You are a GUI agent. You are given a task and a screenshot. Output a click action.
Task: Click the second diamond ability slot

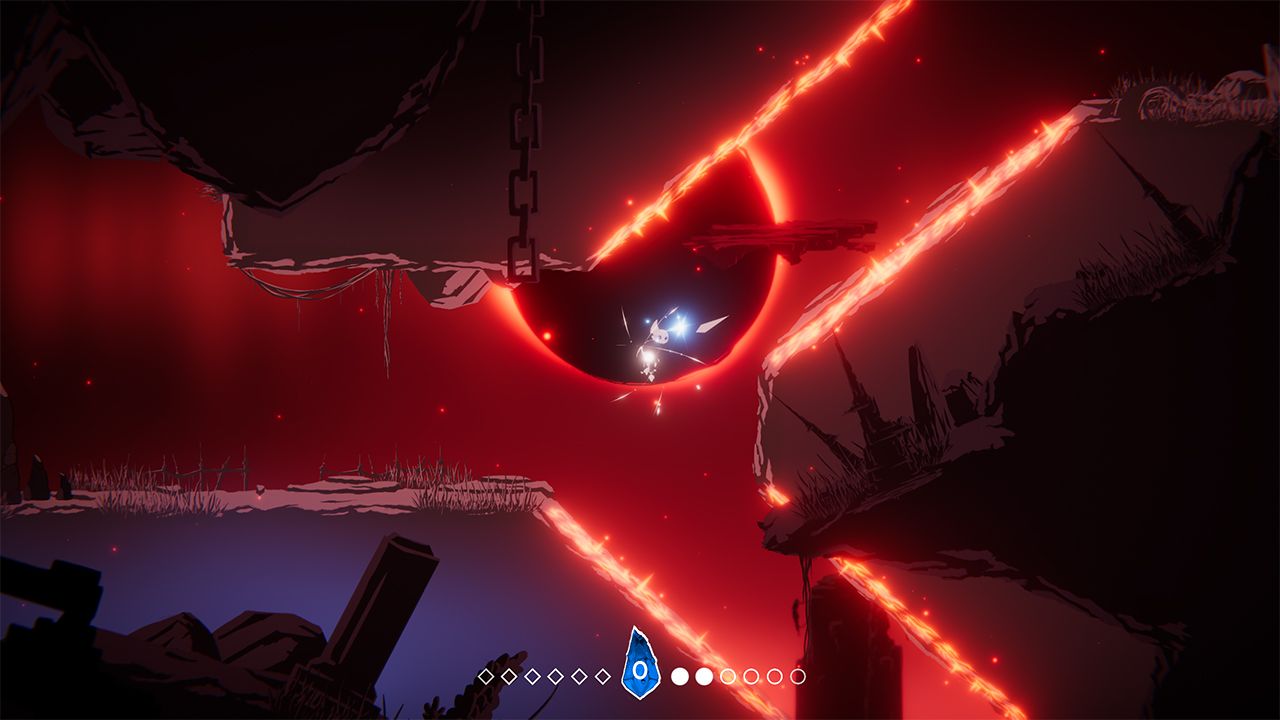[x=510, y=675]
